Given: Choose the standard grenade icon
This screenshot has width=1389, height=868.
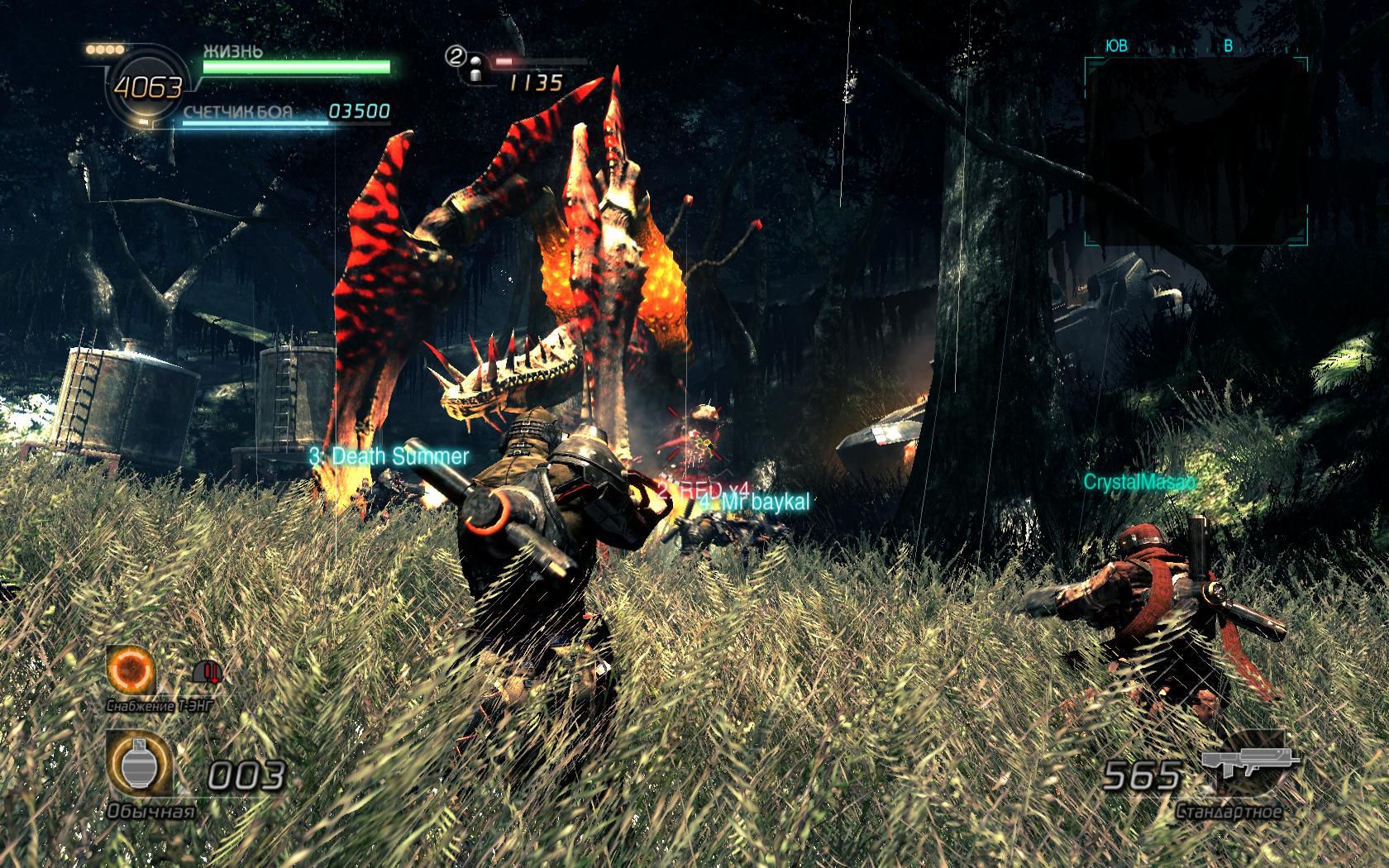Looking at the screenshot, I should [x=139, y=765].
